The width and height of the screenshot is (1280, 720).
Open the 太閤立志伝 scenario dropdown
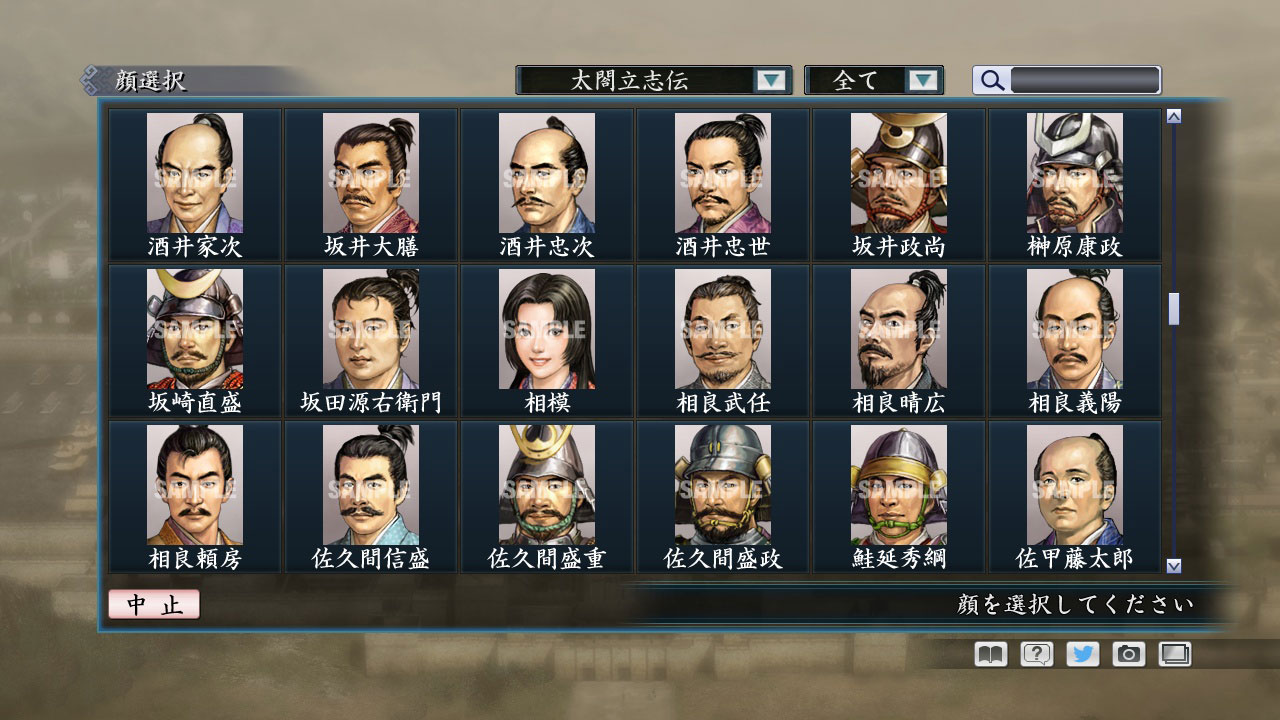650,80
